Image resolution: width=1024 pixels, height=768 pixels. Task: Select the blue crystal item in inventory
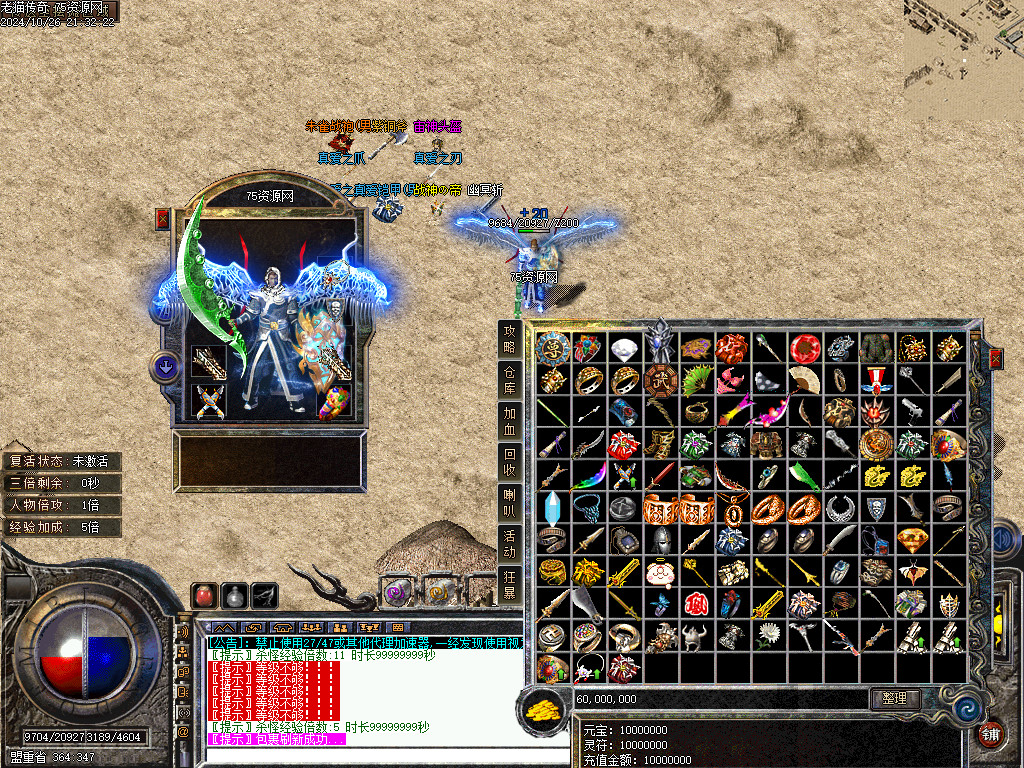pos(552,508)
